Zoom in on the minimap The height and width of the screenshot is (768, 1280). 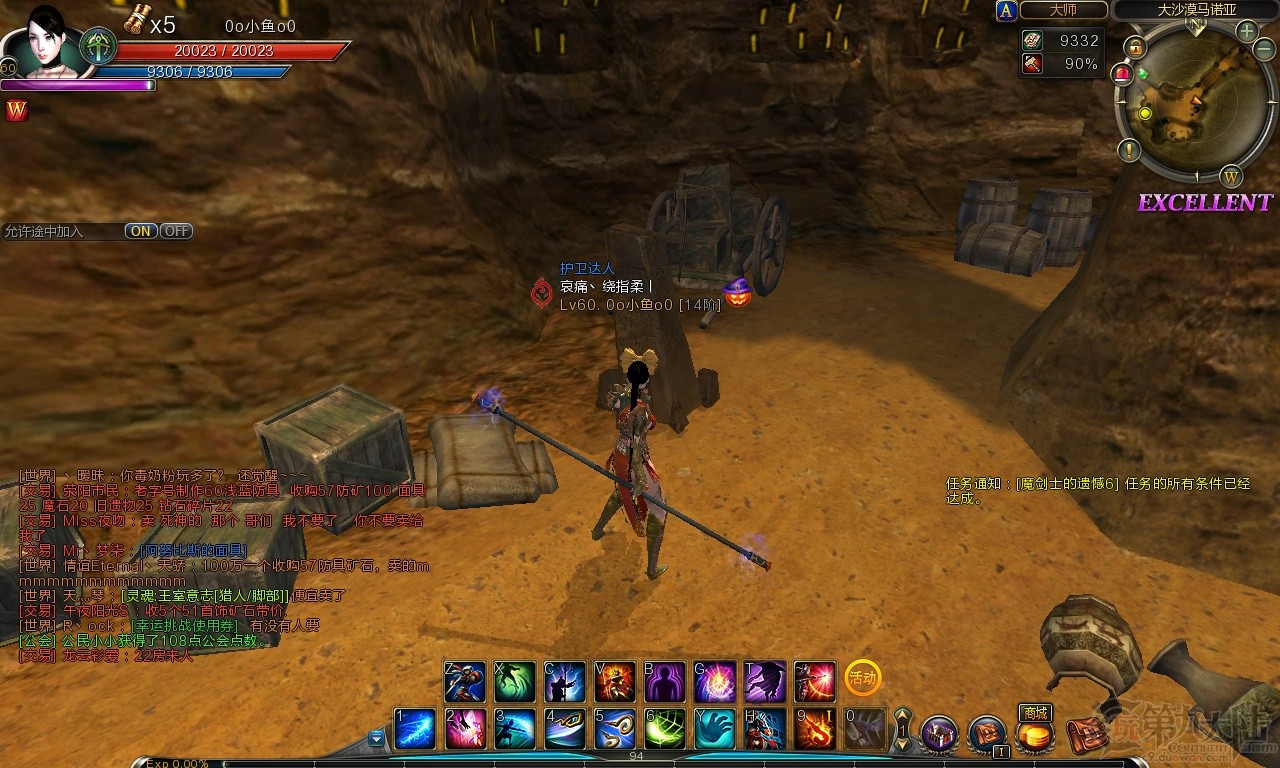1247,31
